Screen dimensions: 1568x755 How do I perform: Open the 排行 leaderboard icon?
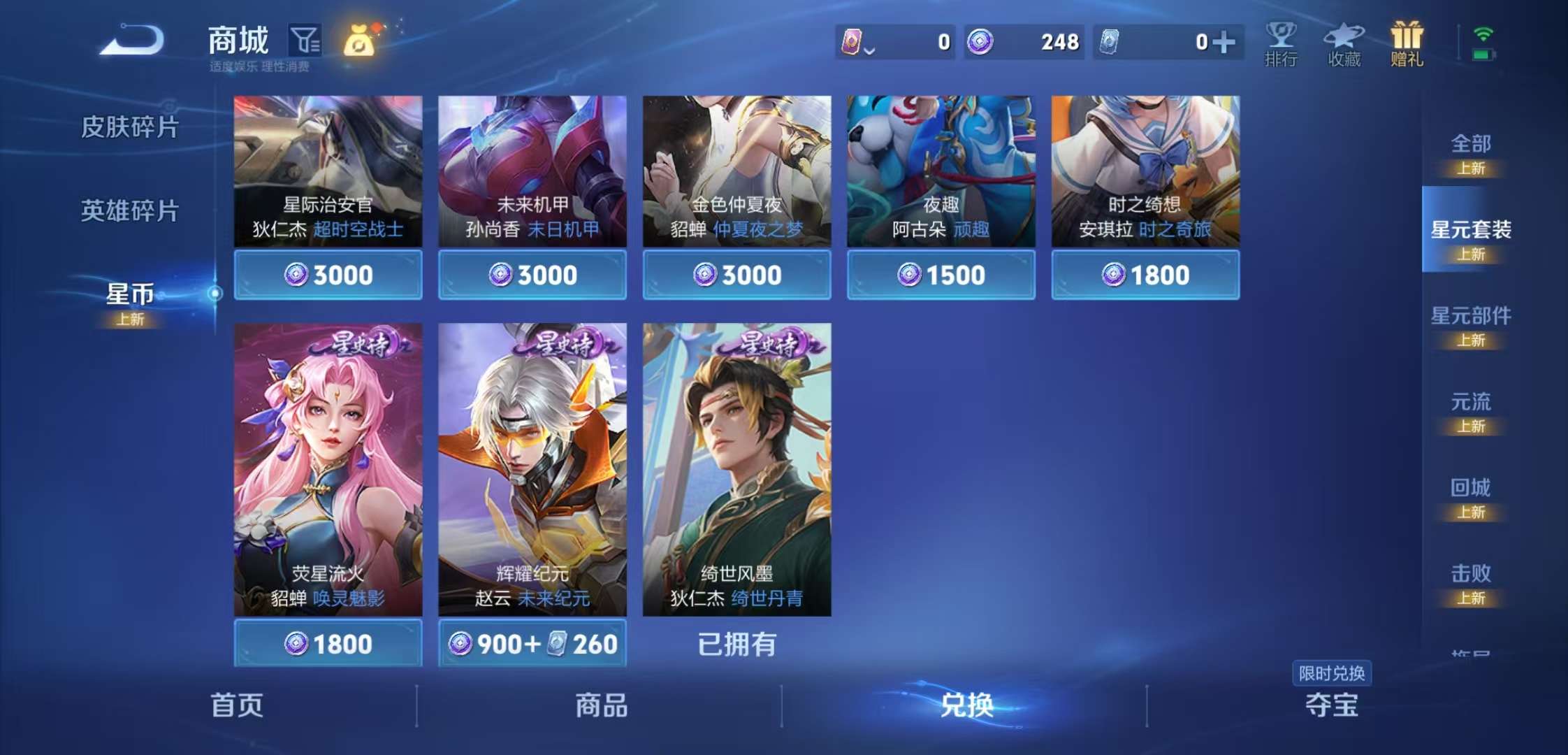tap(1281, 42)
